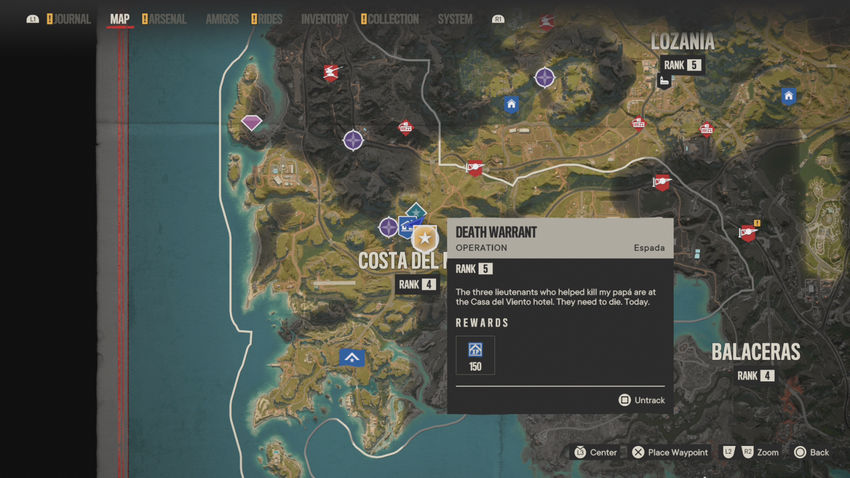Switch to the Inventory tab
This screenshot has width=850, height=478.
[324, 19]
